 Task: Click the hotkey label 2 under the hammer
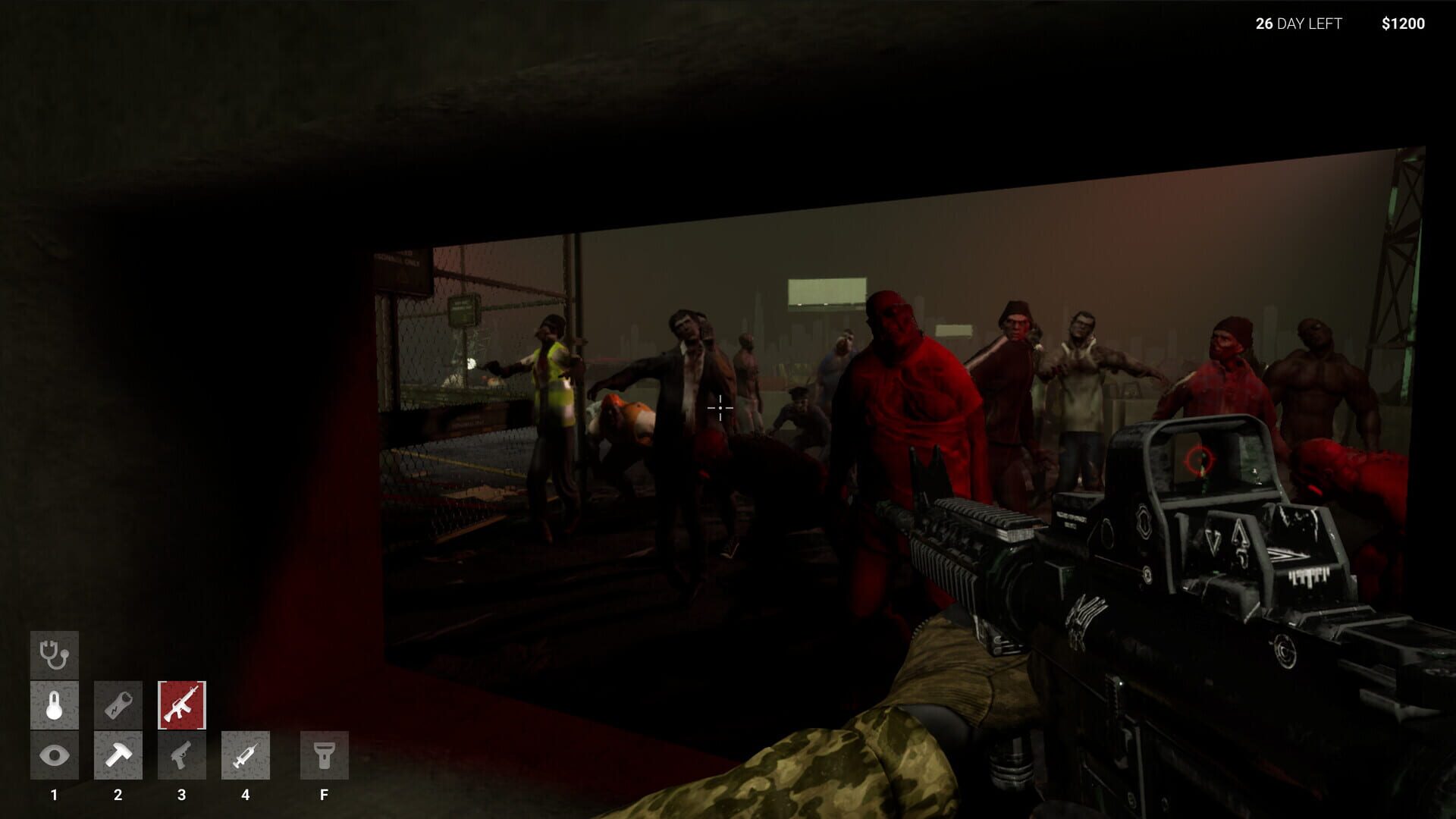(118, 795)
